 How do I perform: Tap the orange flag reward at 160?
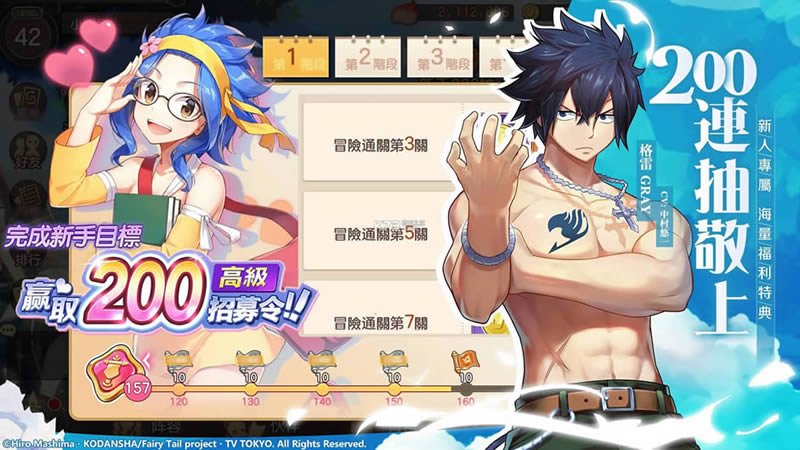465,360
